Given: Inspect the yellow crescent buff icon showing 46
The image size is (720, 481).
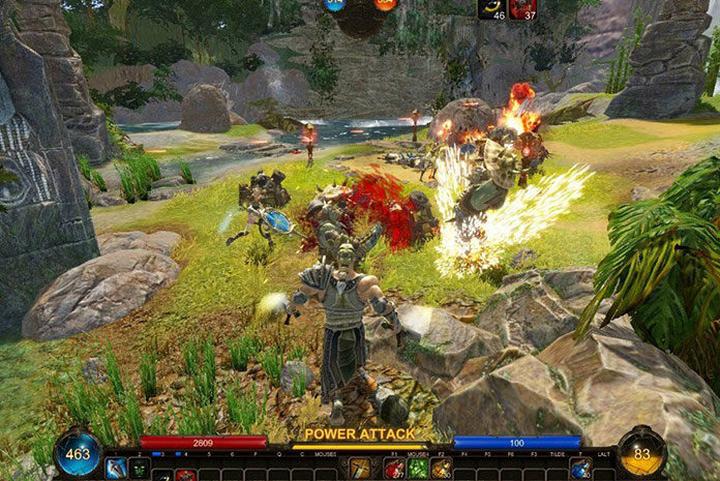Looking at the screenshot, I should pyautogui.click(x=491, y=9).
